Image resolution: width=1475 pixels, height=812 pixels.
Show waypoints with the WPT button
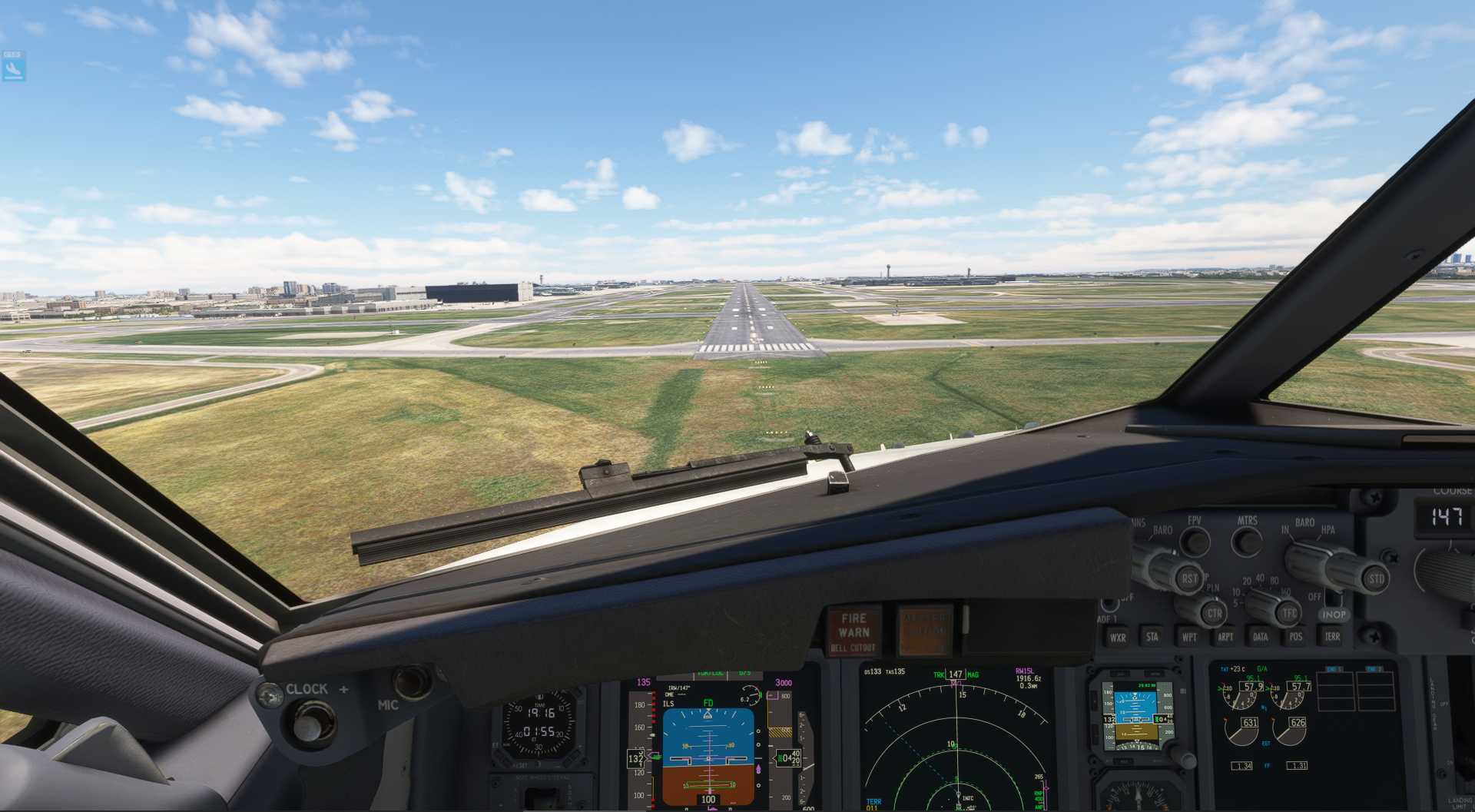(x=1190, y=637)
